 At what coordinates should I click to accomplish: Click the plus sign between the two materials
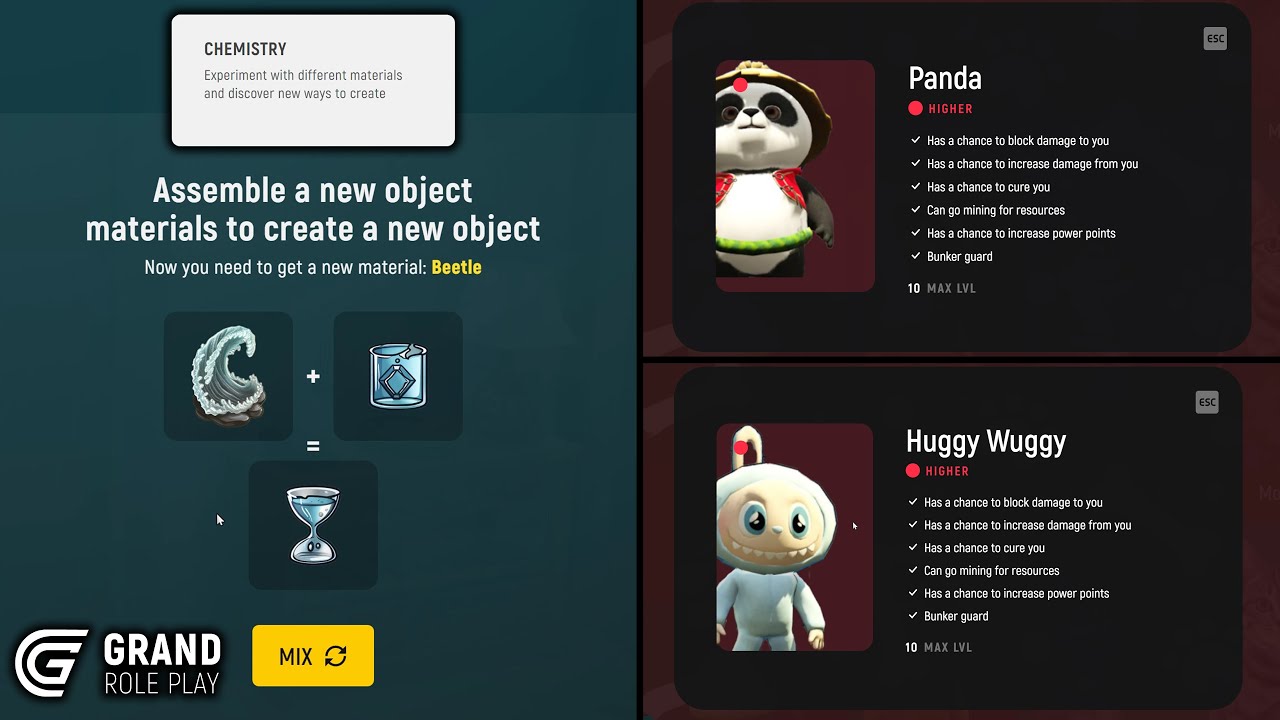313,376
